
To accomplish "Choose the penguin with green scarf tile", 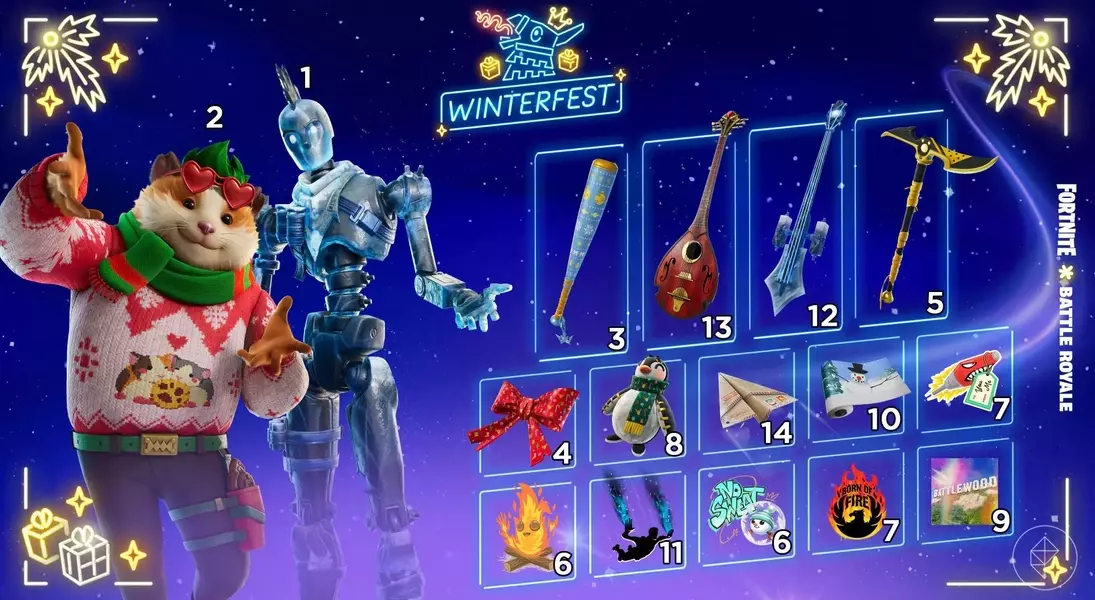I will tap(636, 412).
